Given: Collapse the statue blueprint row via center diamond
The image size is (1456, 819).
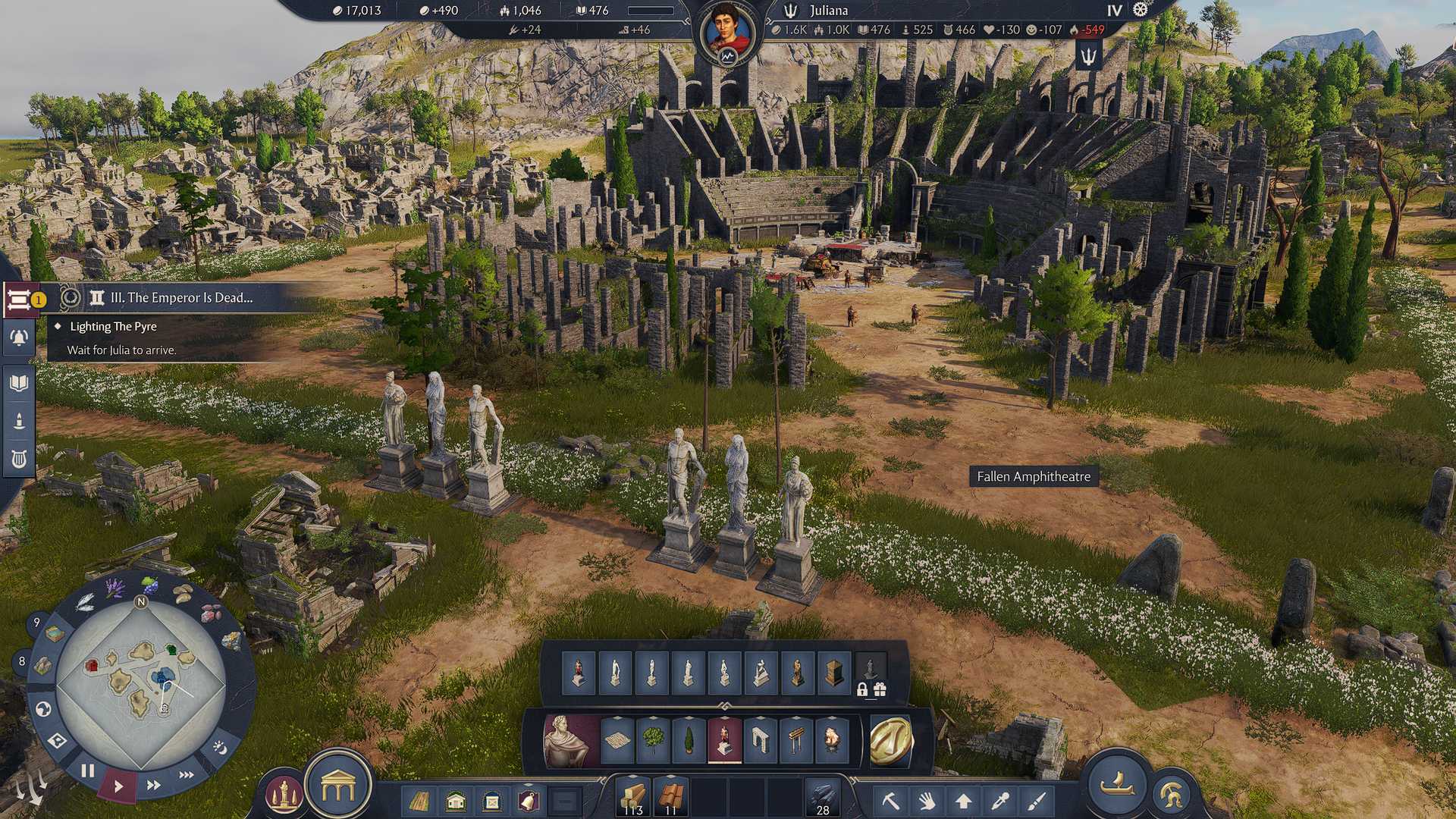Looking at the screenshot, I should pos(725,707).
